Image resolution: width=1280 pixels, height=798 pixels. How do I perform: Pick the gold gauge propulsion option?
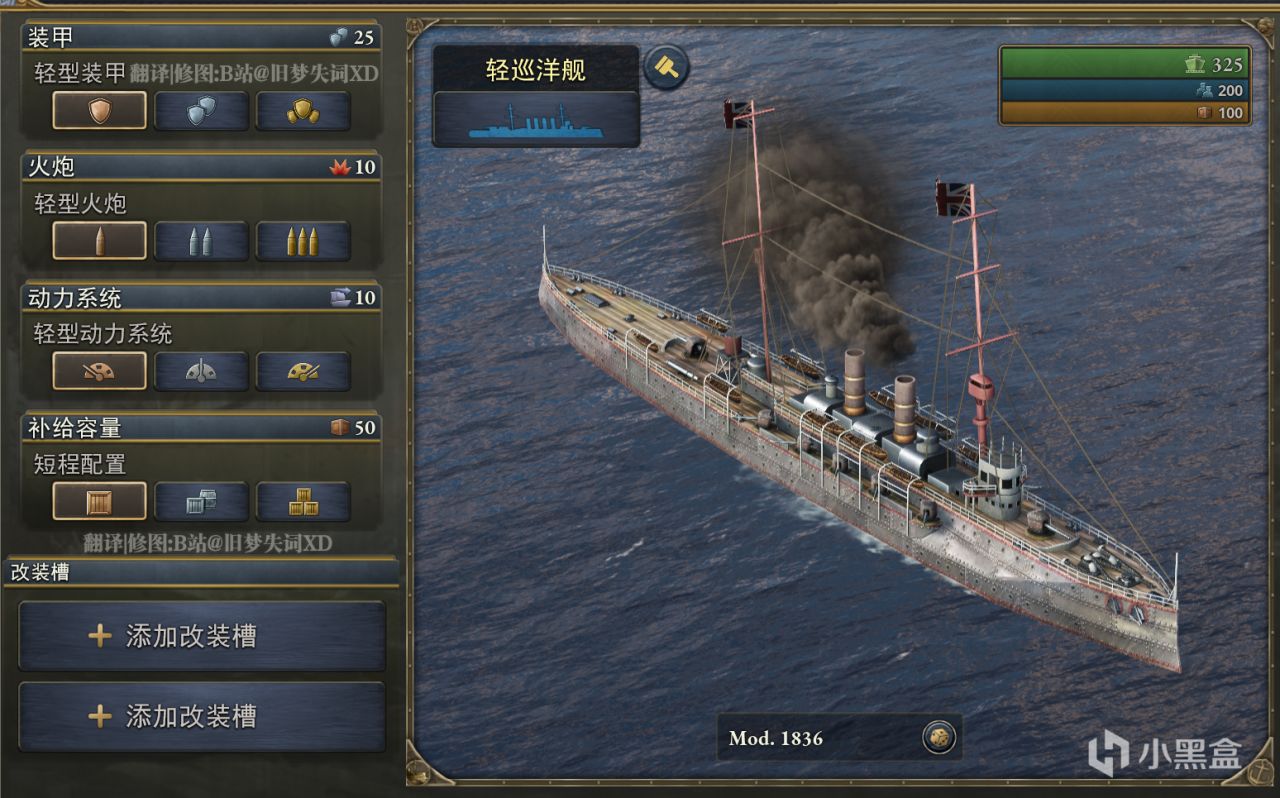point(303,371)
